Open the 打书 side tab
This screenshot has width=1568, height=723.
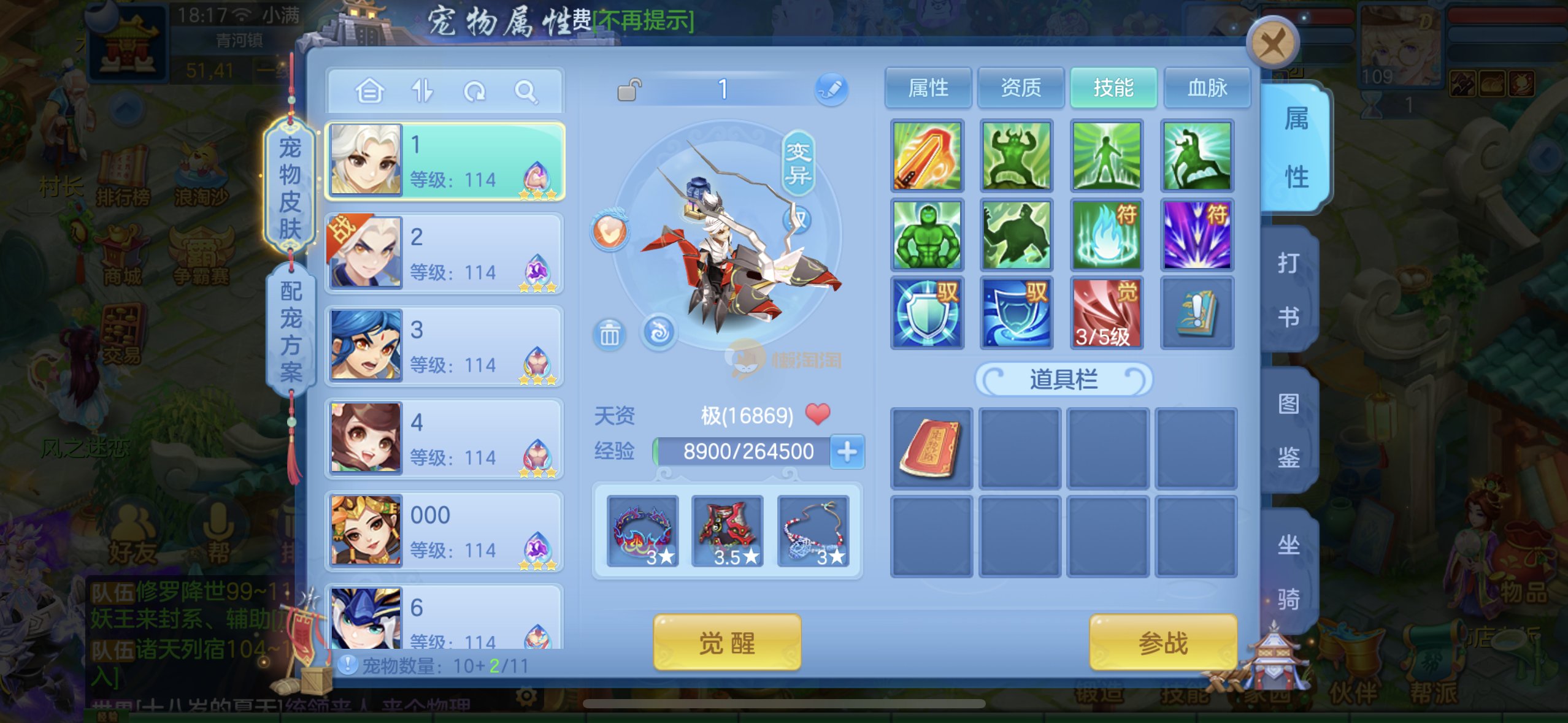pyautogui.click(x=1288, y=289)
